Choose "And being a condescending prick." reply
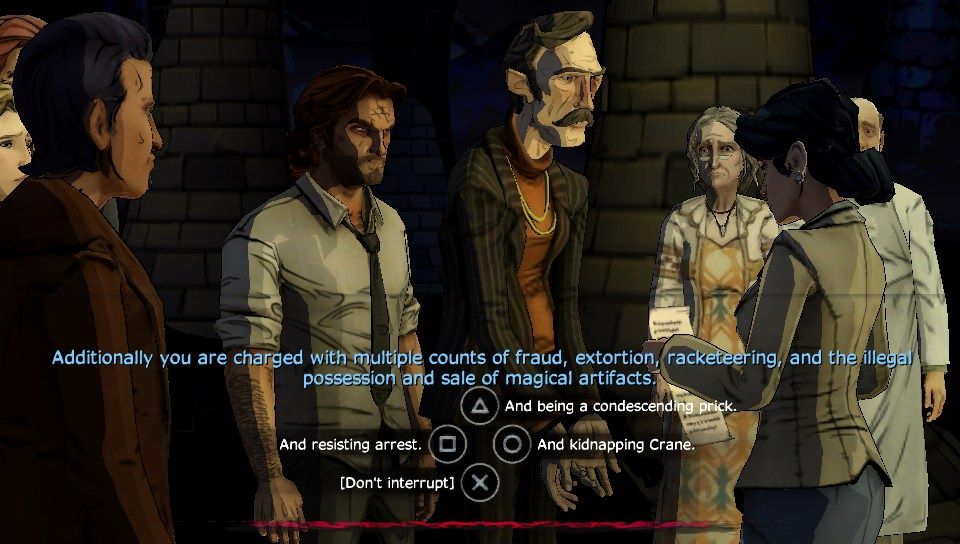The width and height of the screenshot is (960, 544). [620, 406]
